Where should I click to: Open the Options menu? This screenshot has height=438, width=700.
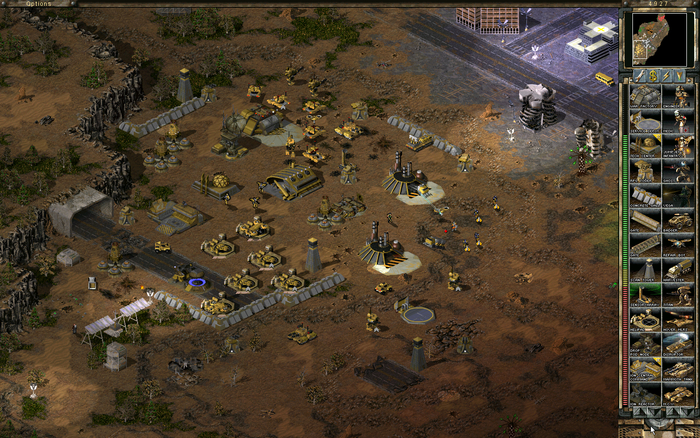[x=40, y=4]
